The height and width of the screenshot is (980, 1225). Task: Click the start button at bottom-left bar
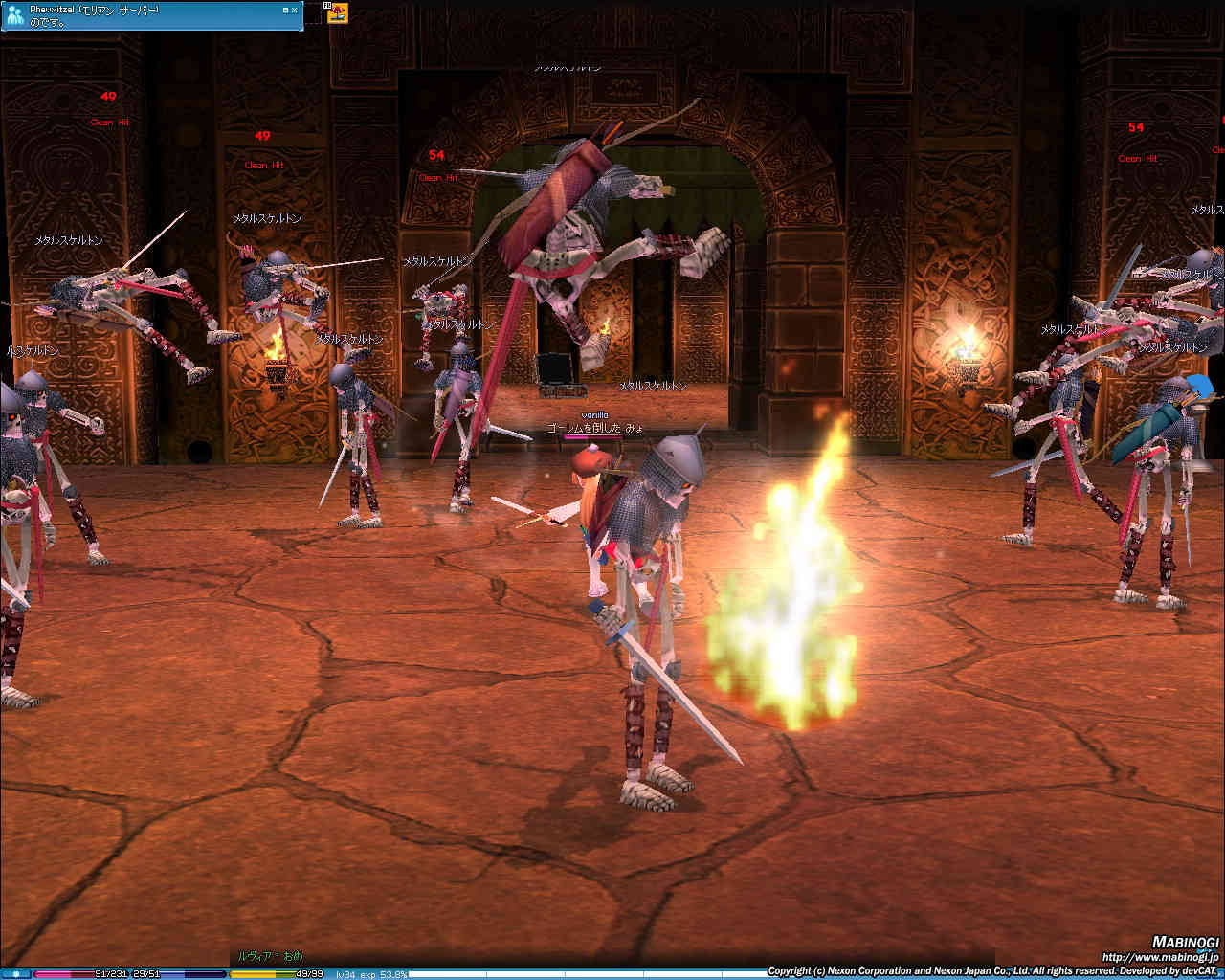pyautogui.click(x=15, y=974)
